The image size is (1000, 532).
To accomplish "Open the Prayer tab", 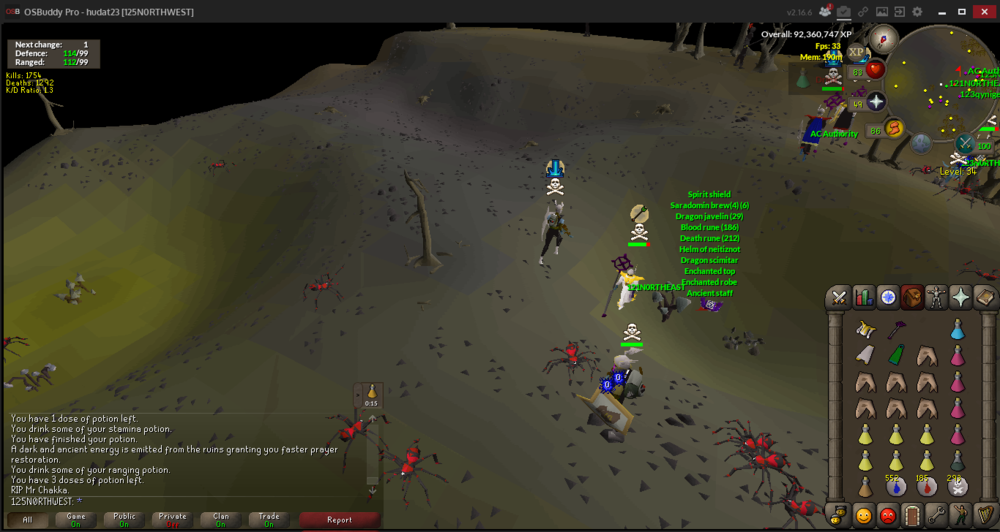I will (961, 297).
